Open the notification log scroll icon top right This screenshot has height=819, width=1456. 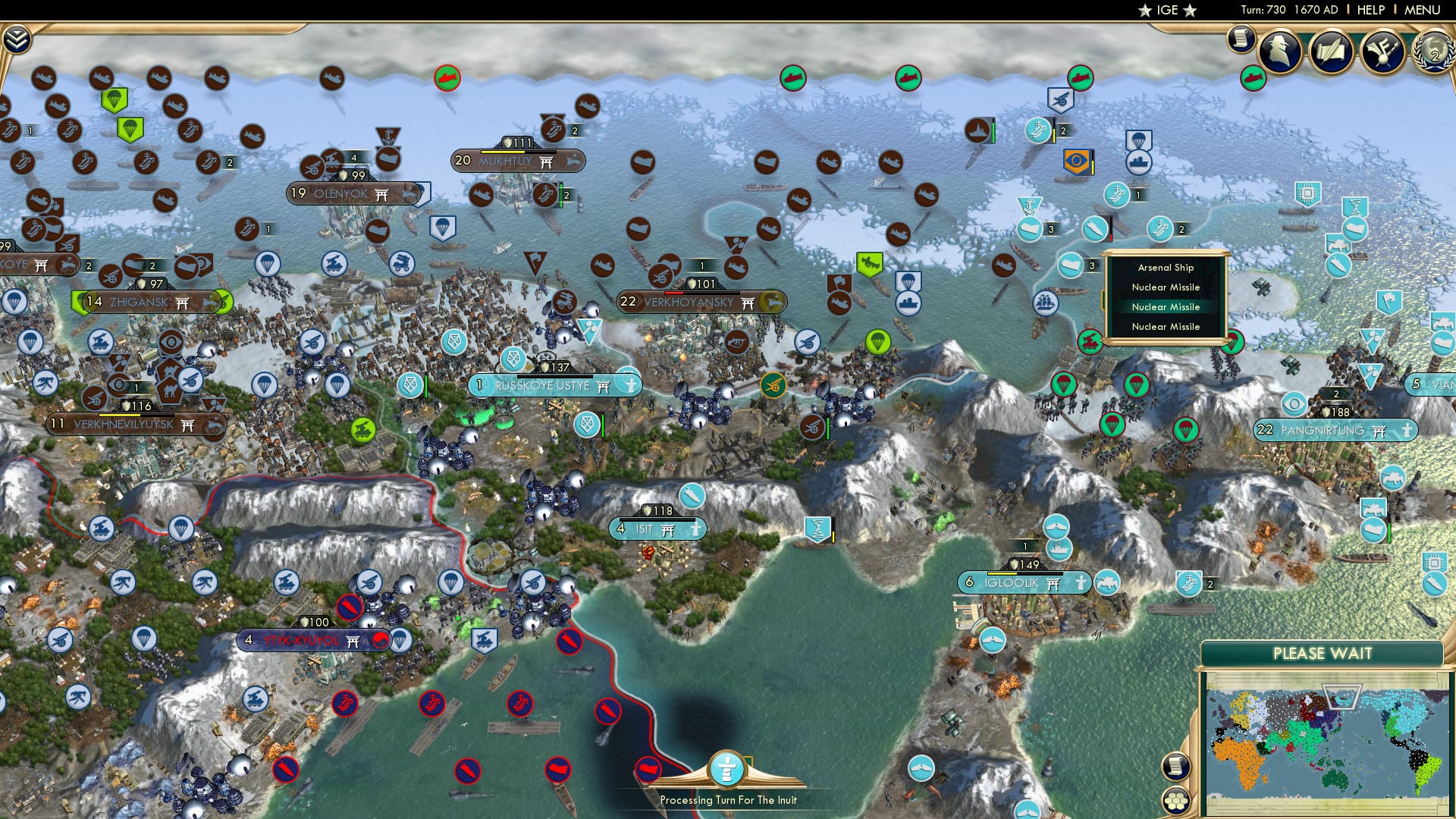(x=1241, y=39)
